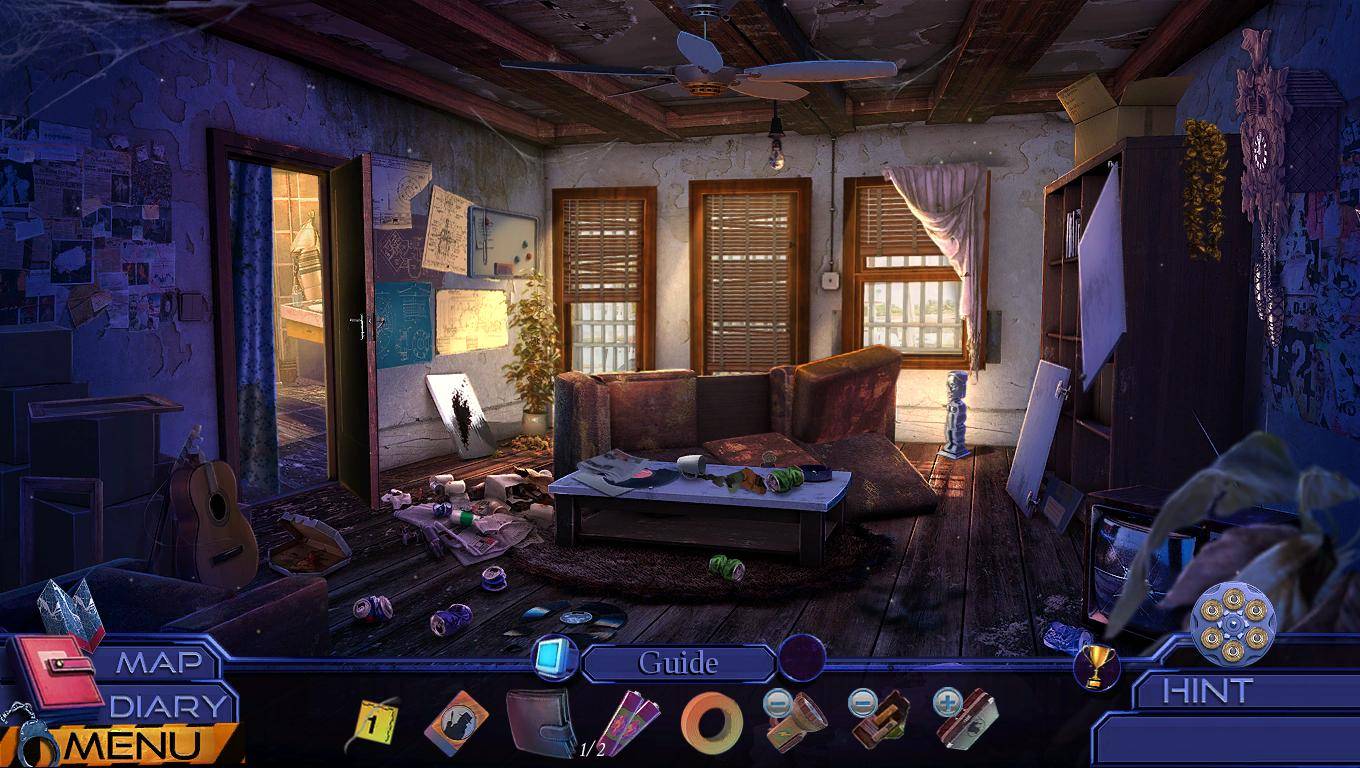Use the Hint button
Screen dimensions: 1360x768
1208,691
